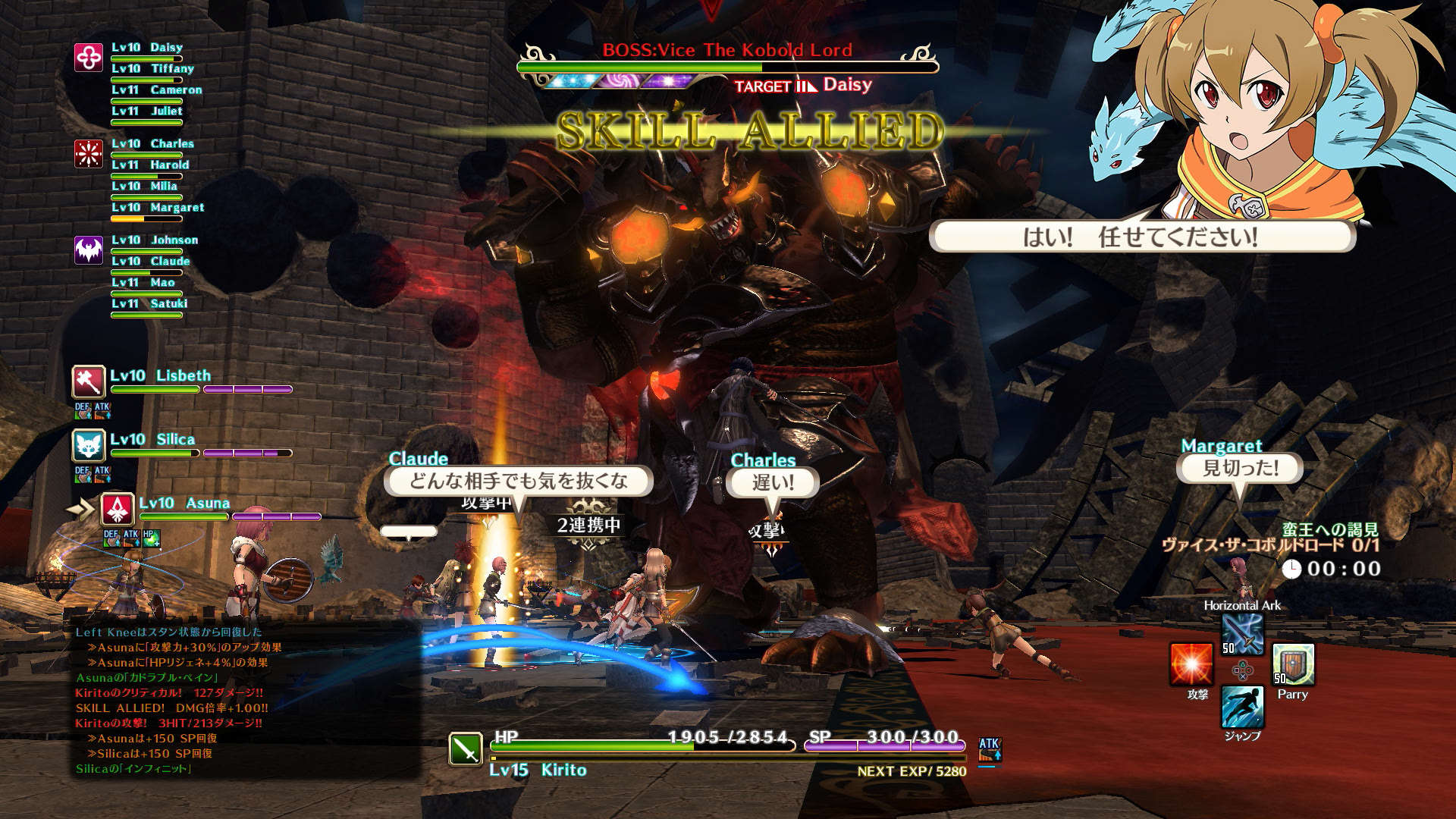Pick Asuna's rapier class icon
The image size is (1456, 819).
tap(118, 509)
